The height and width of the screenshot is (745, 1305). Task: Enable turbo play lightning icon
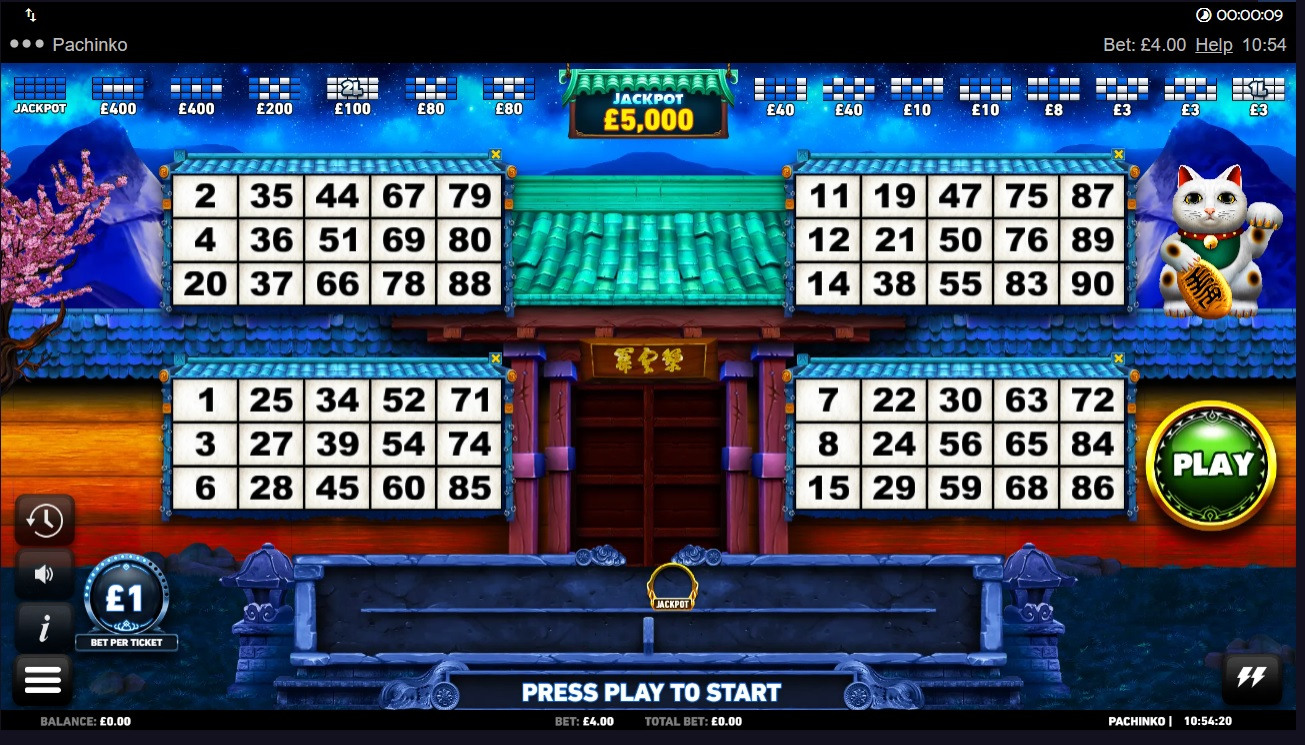pyautogui.click(x=1251, y=678)
